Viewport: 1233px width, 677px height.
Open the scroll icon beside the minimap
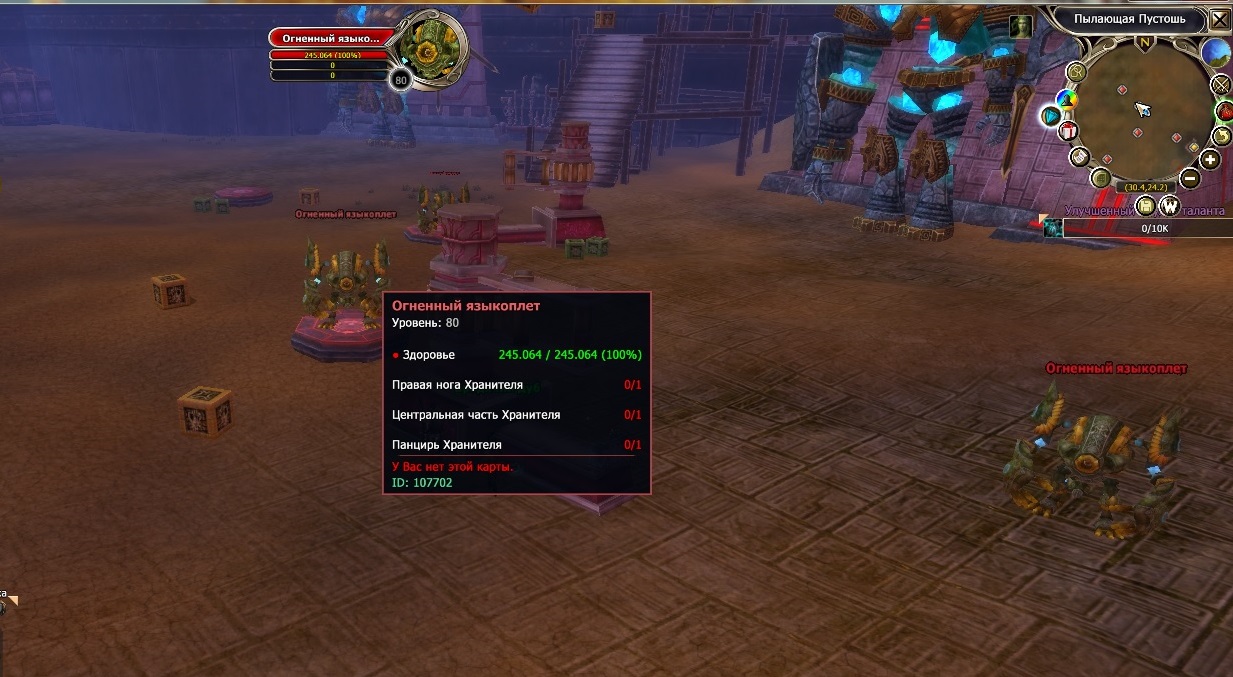[1079, 157]
